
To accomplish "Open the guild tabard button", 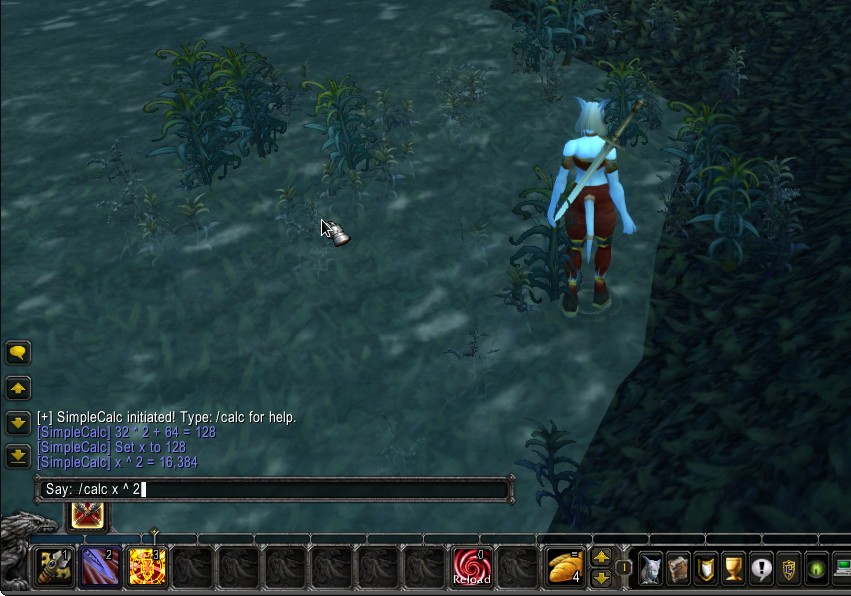I will (789, 569).
